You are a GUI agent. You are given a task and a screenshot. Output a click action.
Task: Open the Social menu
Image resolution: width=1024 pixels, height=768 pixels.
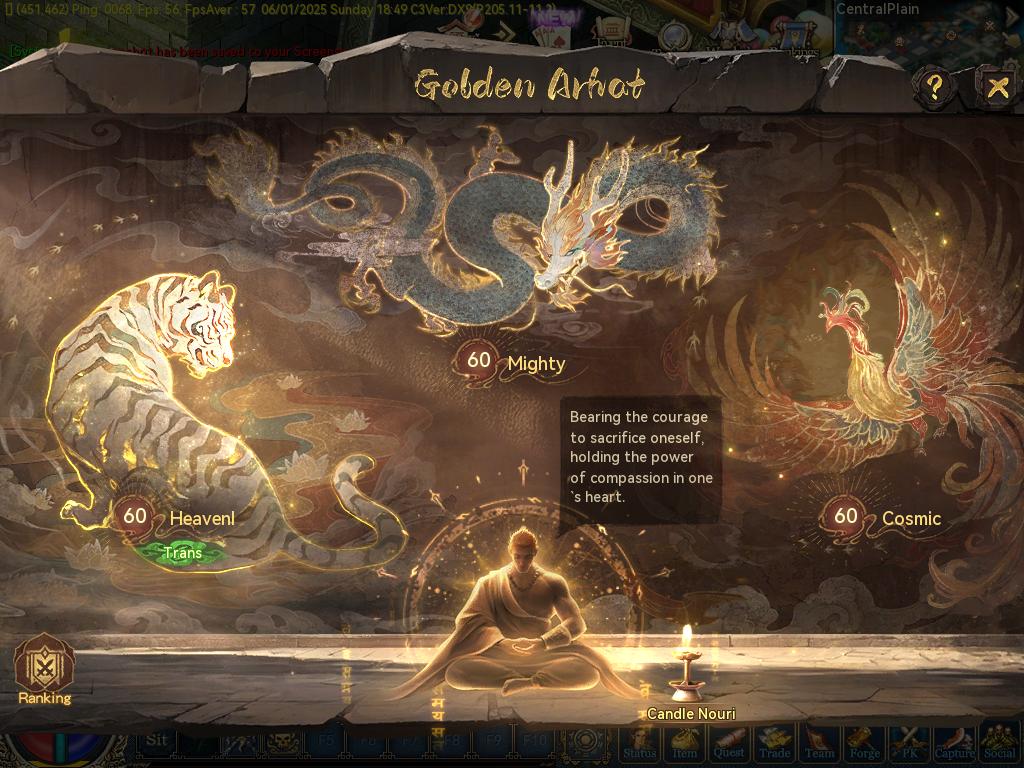[x=999, y=744]
